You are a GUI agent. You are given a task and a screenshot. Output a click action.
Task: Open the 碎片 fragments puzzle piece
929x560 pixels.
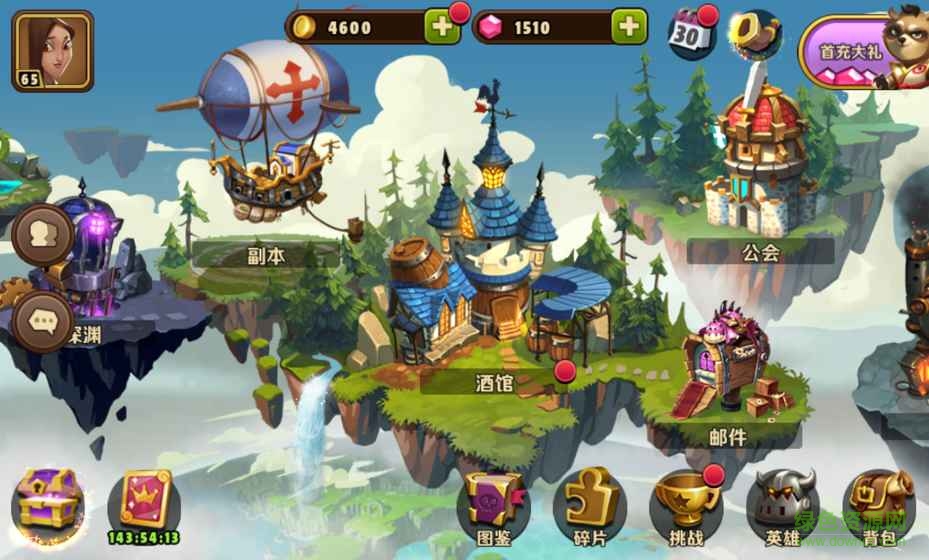[x=589, y=505]
